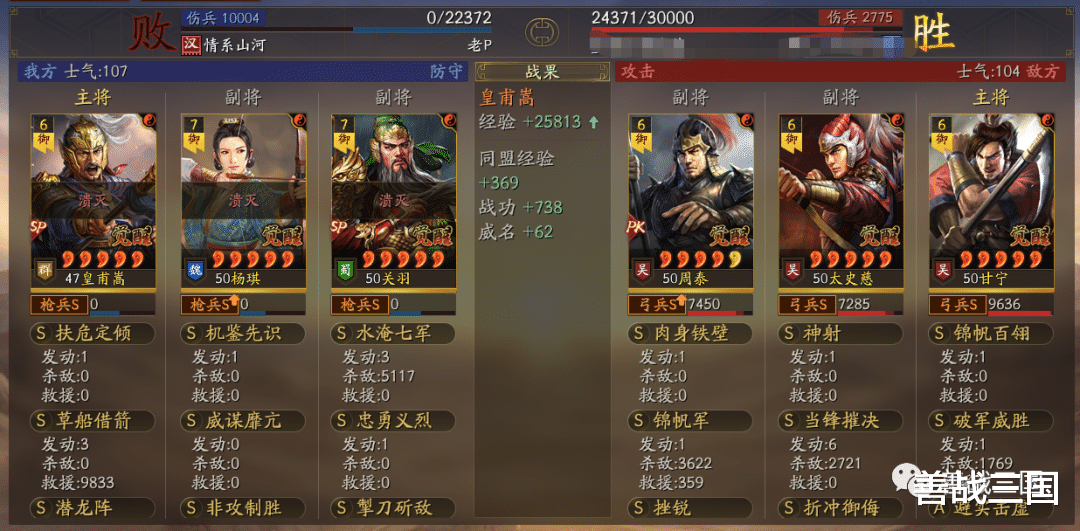Open the 当锋摧决 skill details
Viewport: 1080px width, 531px height.
click(841, 421)
